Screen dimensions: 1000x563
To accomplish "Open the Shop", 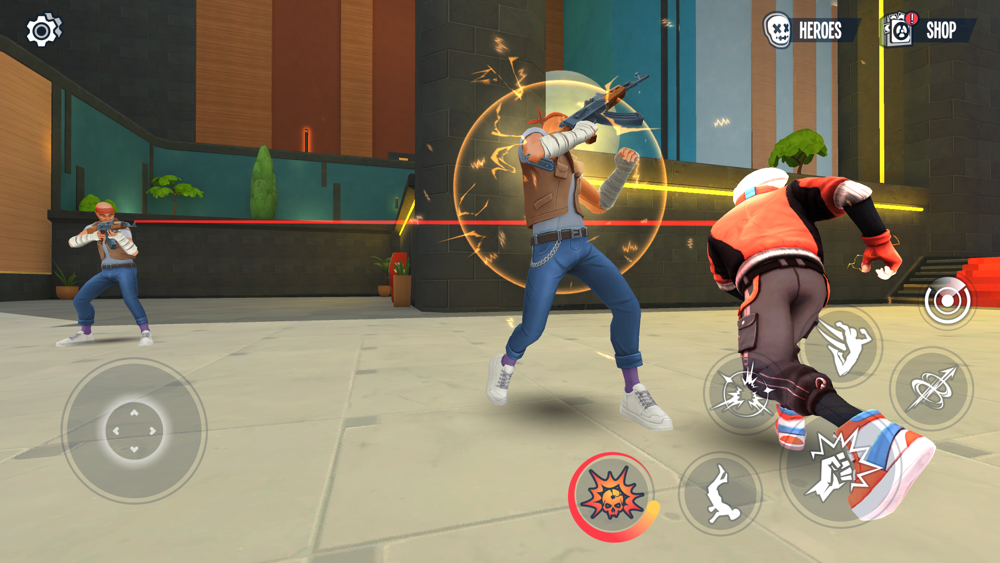I will (928, 30).
